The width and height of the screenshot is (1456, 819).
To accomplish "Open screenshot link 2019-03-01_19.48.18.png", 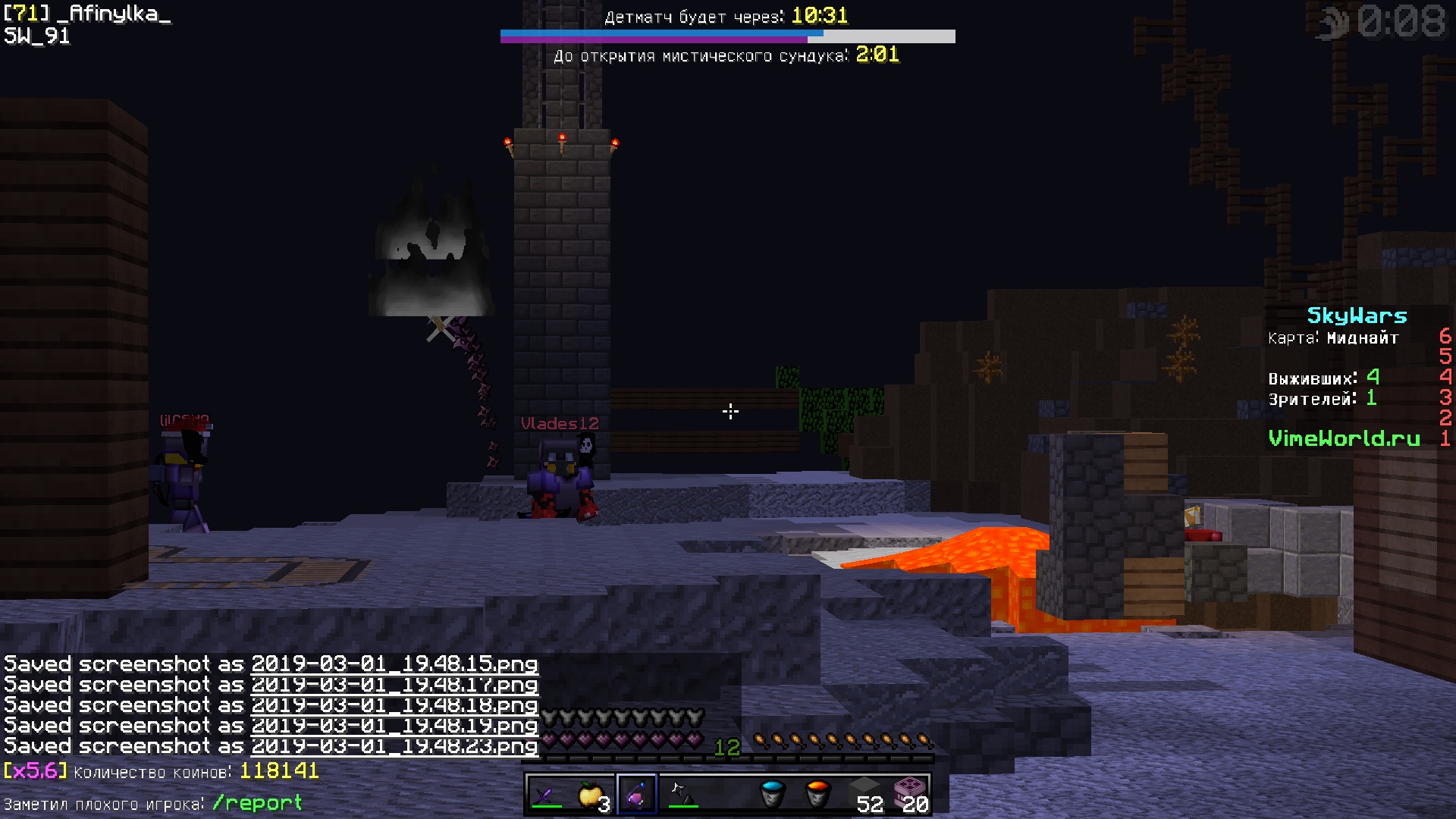I will coord(394,705).
